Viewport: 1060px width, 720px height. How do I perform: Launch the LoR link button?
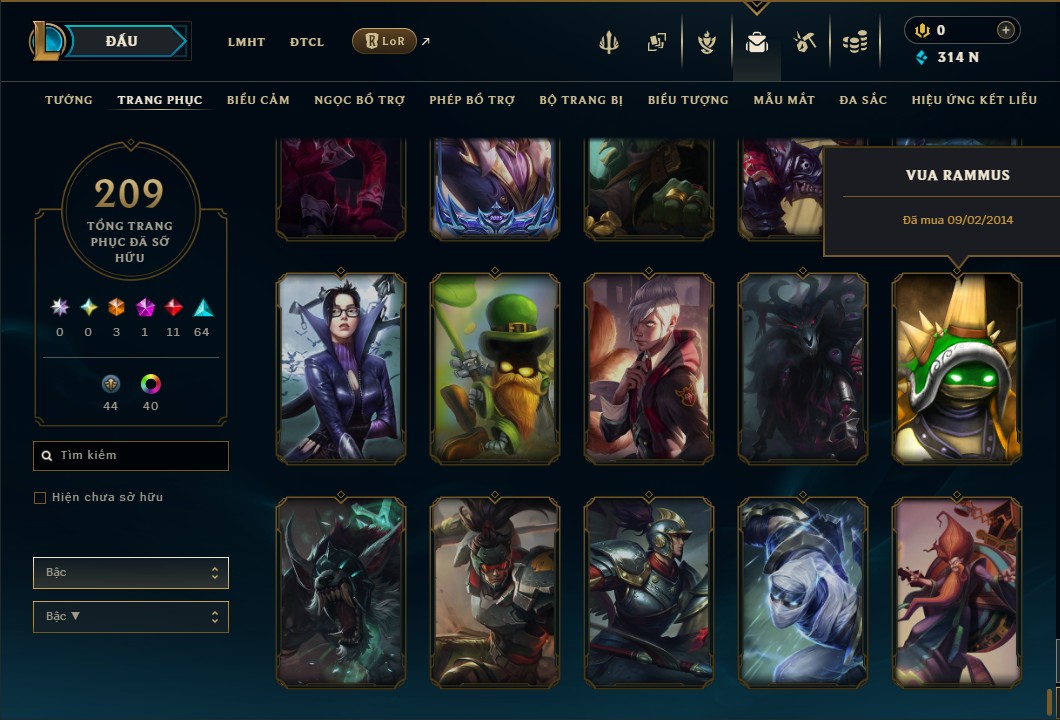click(384, 41)
